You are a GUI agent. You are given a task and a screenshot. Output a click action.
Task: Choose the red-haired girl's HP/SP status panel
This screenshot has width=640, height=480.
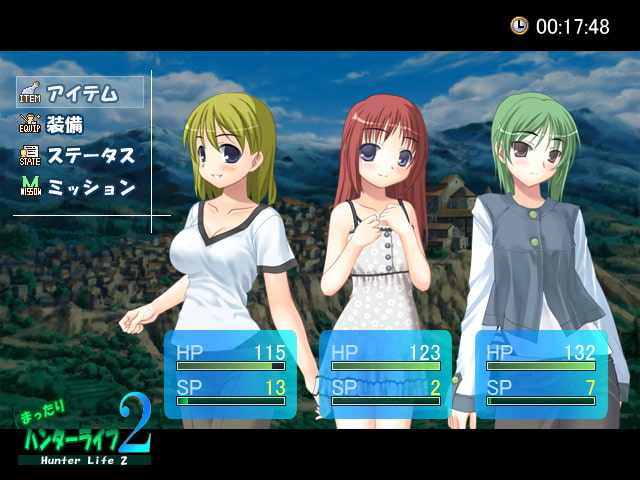pyautogui.click(x=385, y=374)
